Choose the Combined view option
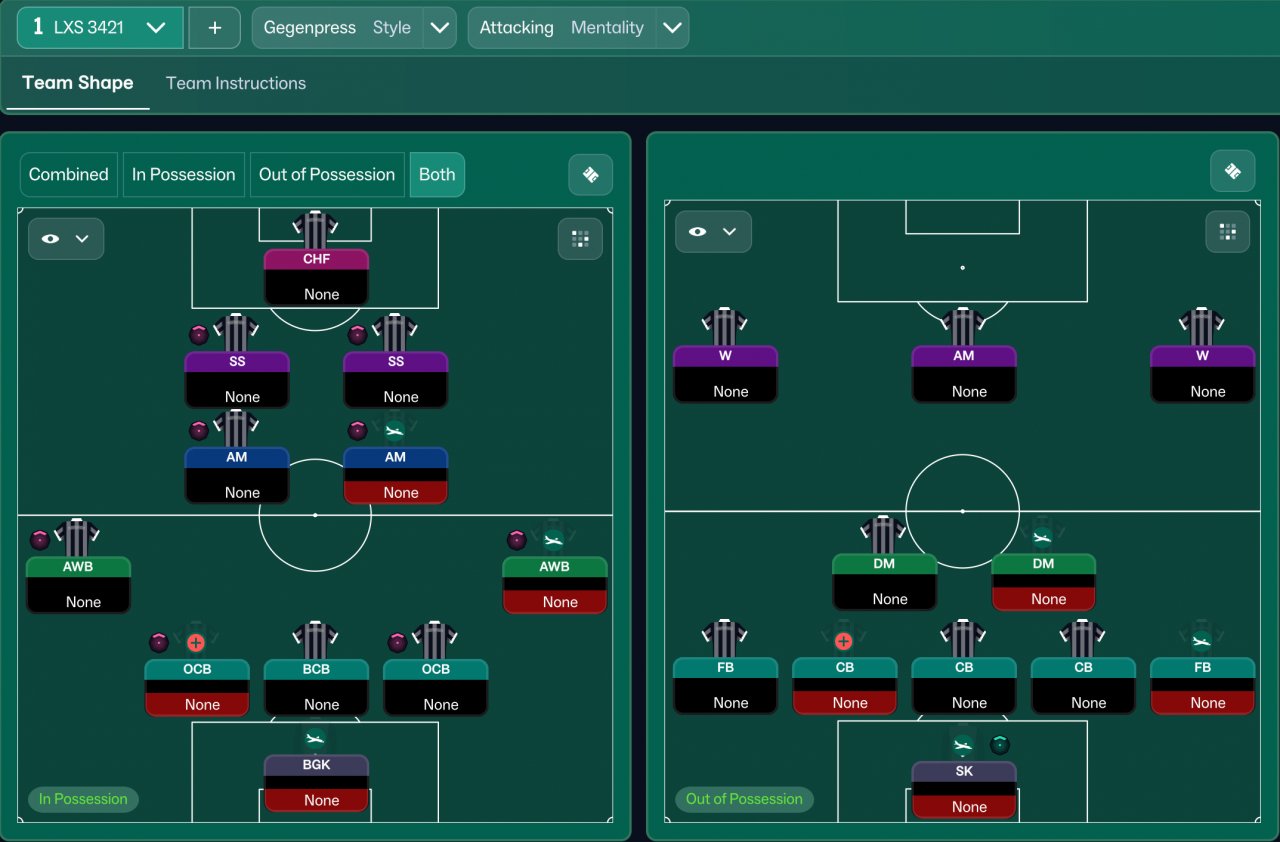Screen dimensions: 1280x842 pyautogui.click(x=68, y=174)
